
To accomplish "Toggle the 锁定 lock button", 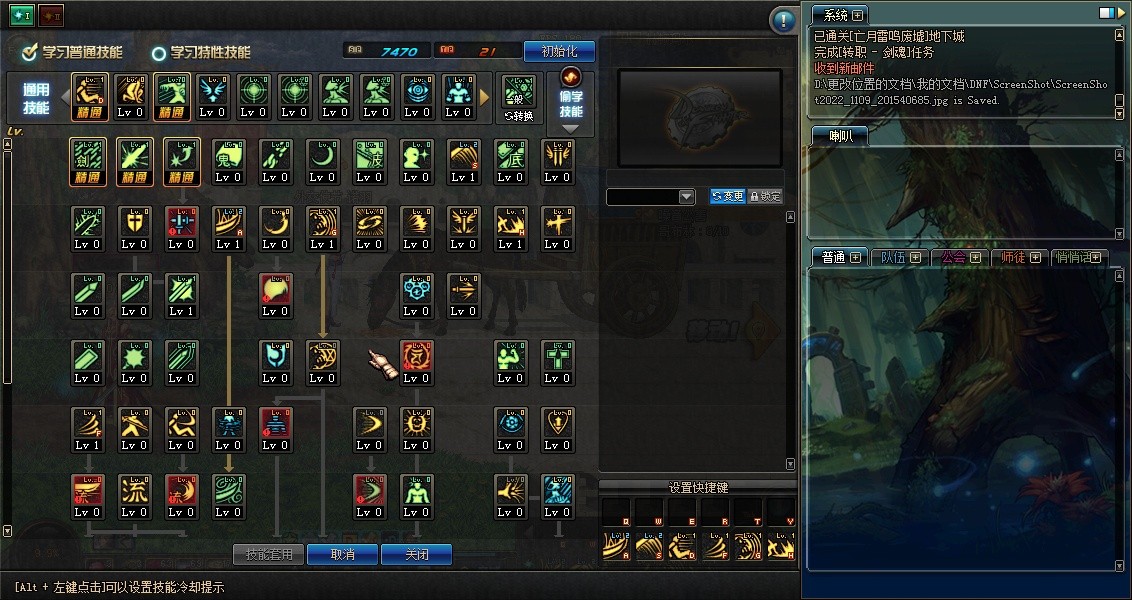I will 765,197.
